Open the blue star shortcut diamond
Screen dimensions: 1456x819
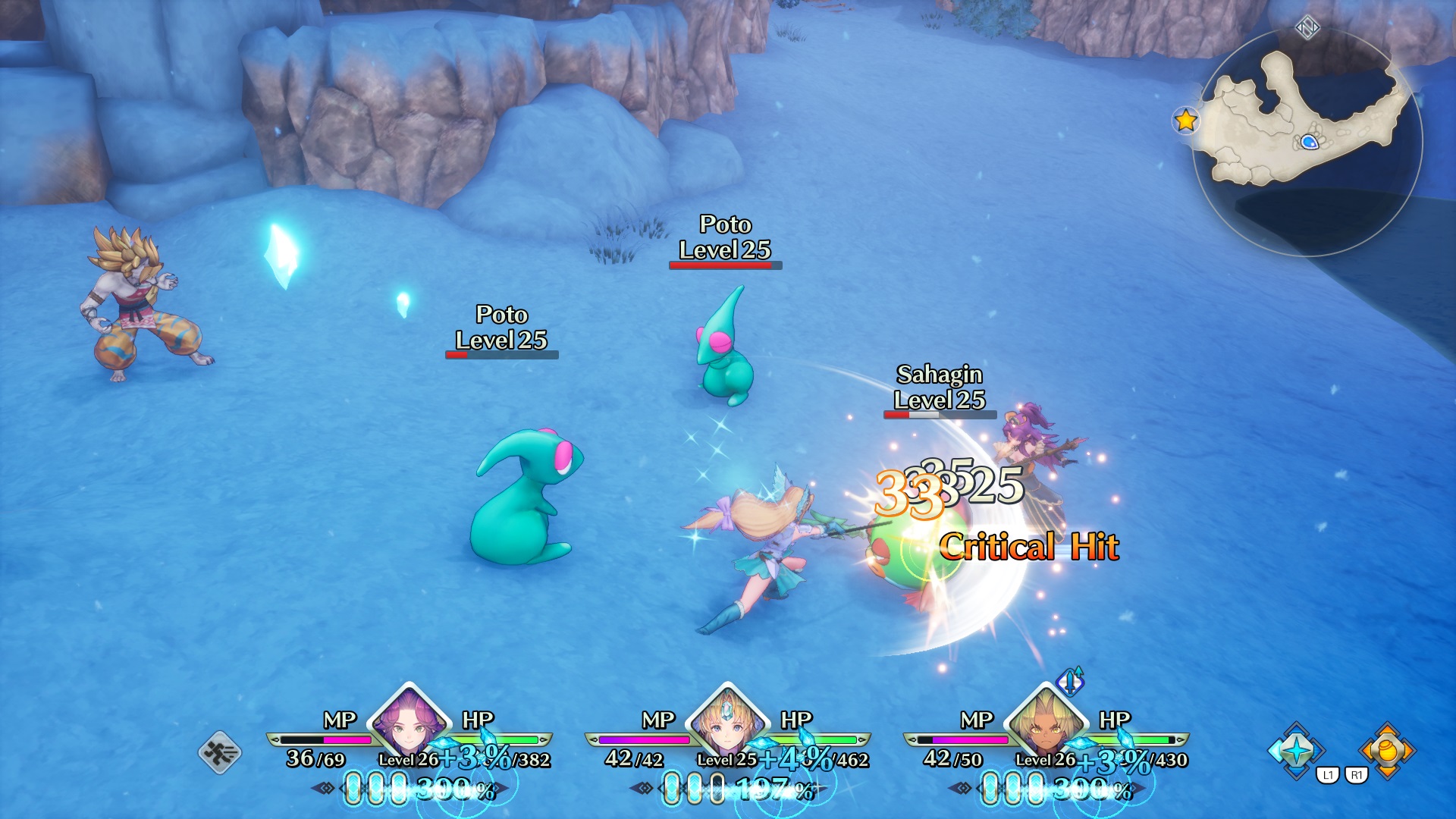click(x=1297, y=750)
